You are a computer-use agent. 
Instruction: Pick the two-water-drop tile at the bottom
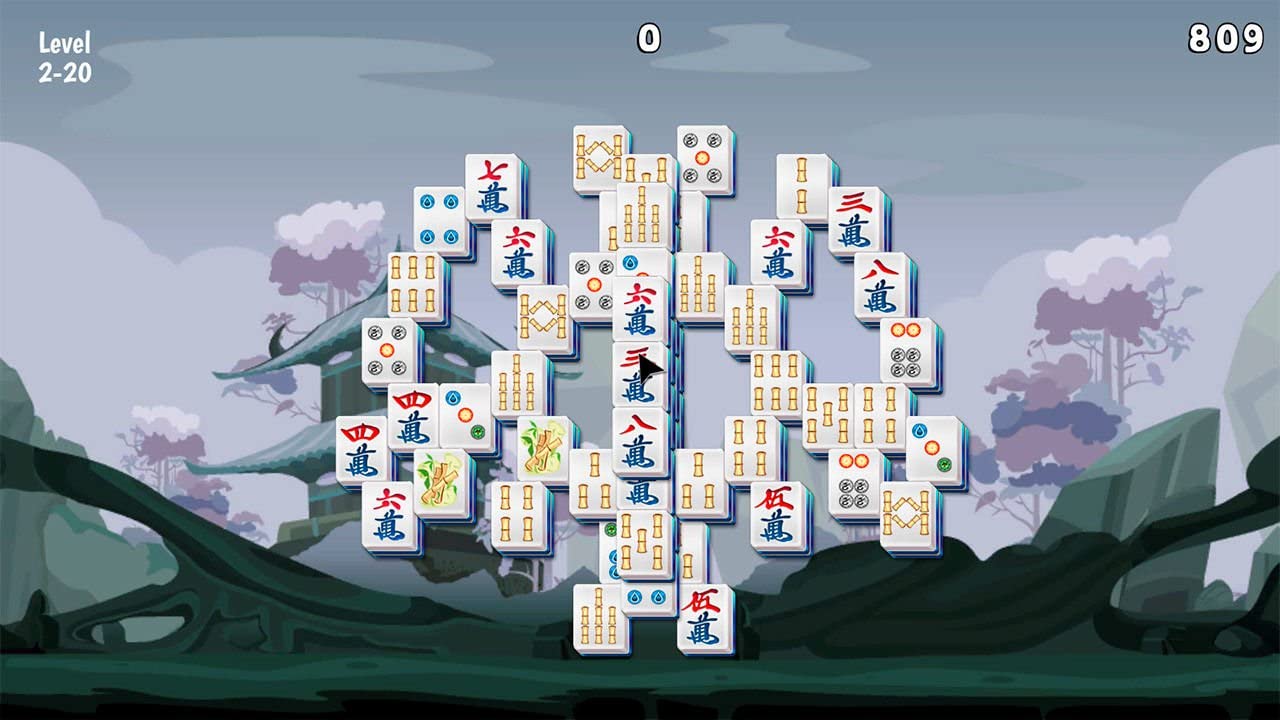pyautogui.click(x=645, y=597)
